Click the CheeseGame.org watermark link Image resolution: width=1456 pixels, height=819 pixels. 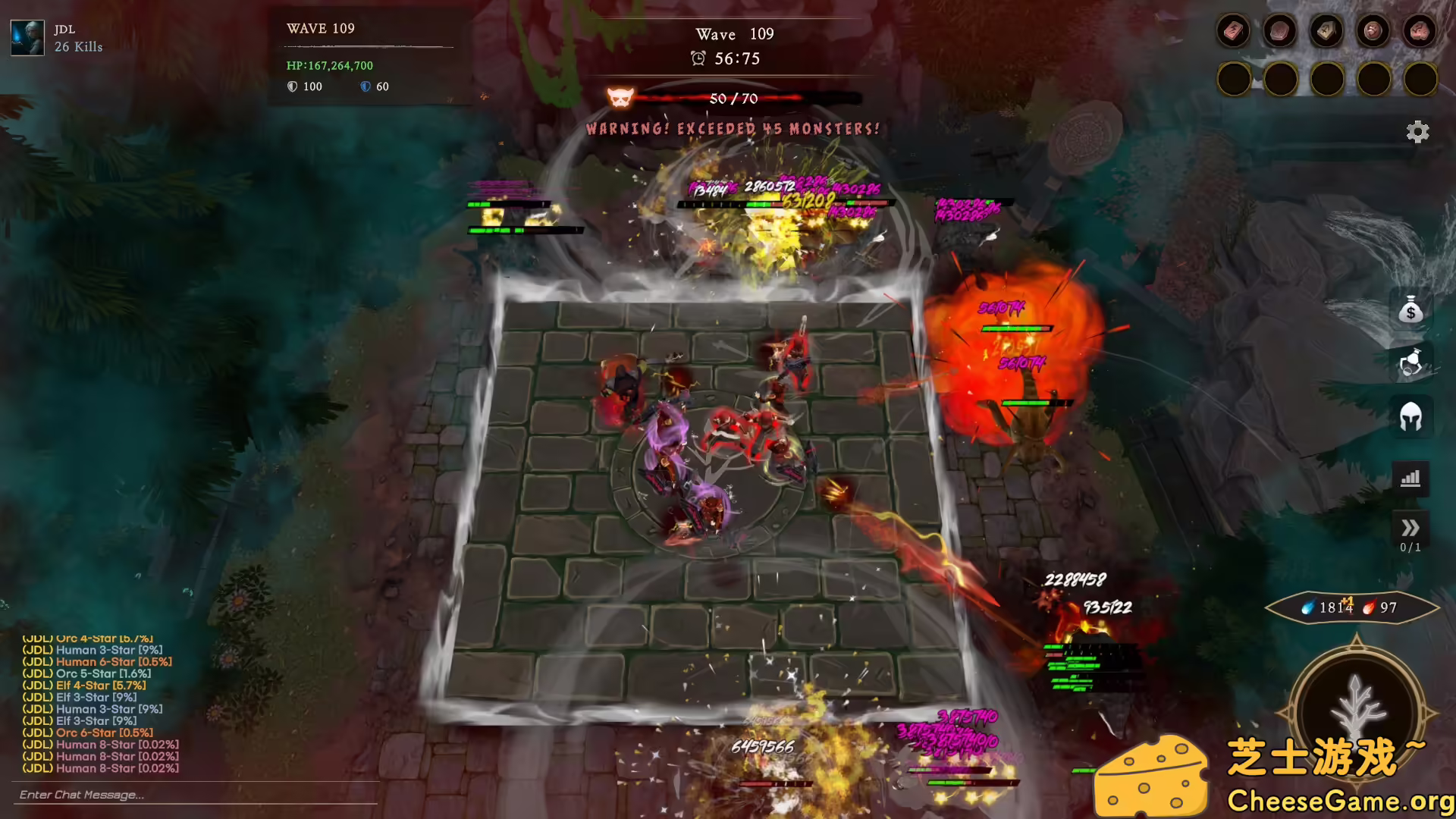1340,800
